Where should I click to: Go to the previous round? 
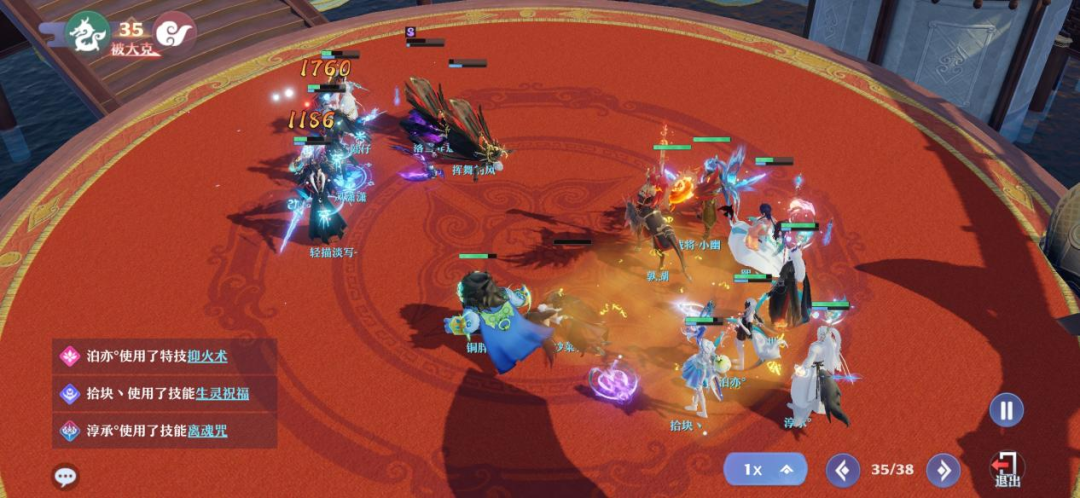(x=843, y=470)
